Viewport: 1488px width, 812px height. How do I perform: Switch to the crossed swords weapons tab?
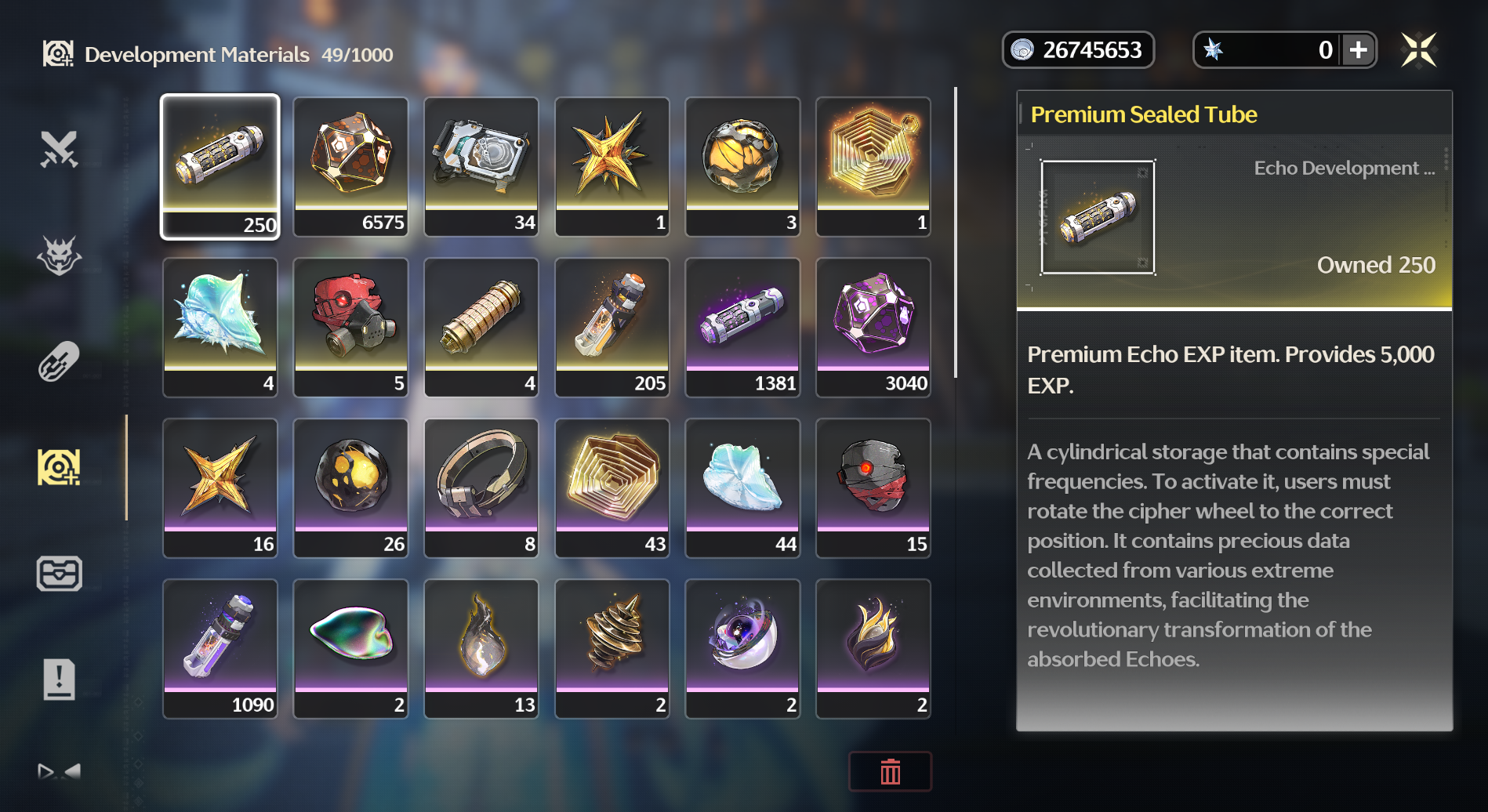59,149
